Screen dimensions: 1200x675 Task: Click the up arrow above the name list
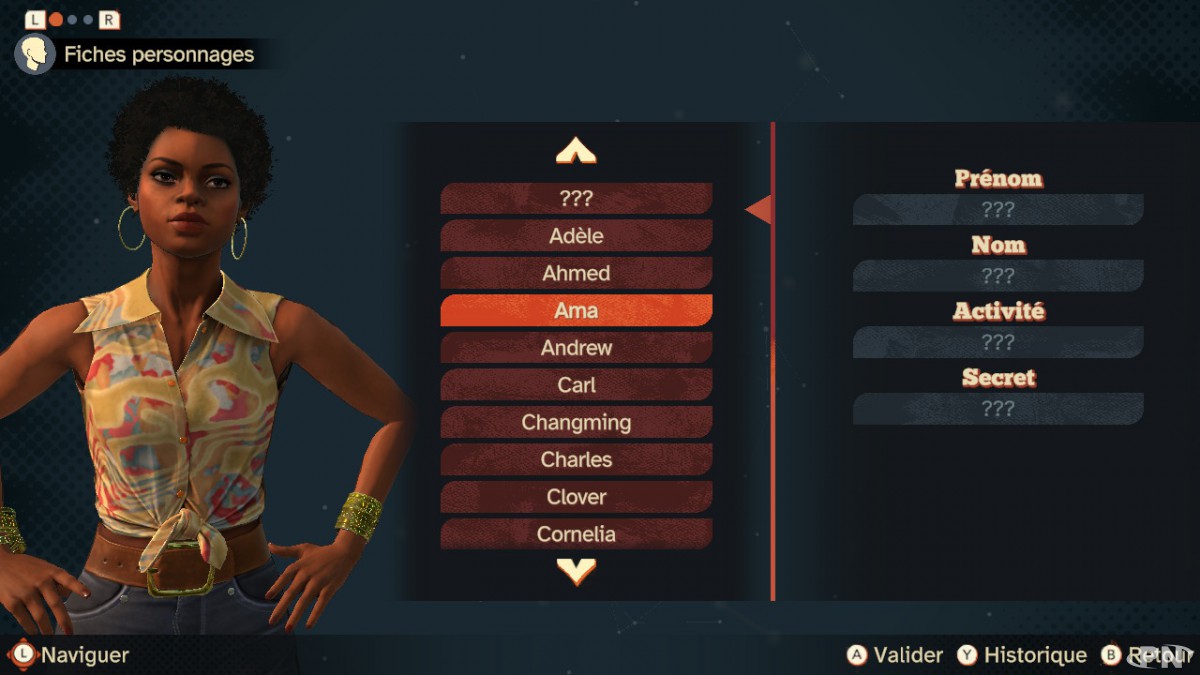576,152
